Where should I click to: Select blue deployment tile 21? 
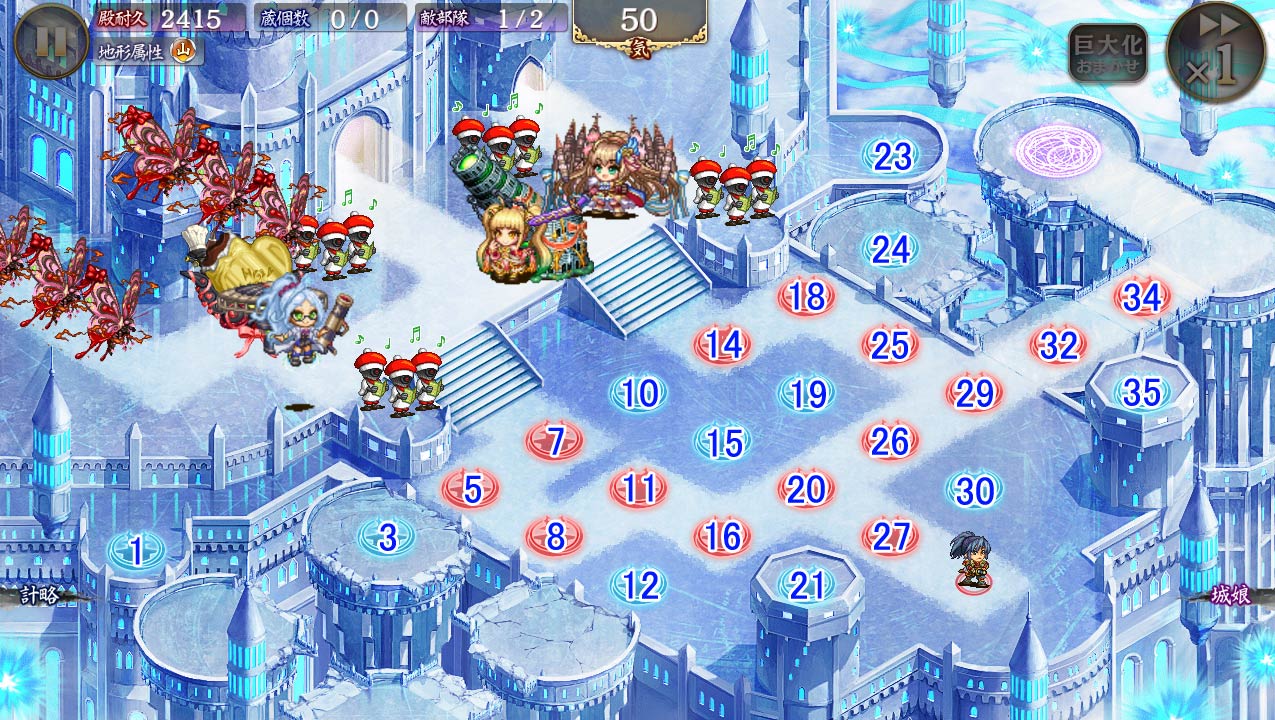click(x=807, y=586)
